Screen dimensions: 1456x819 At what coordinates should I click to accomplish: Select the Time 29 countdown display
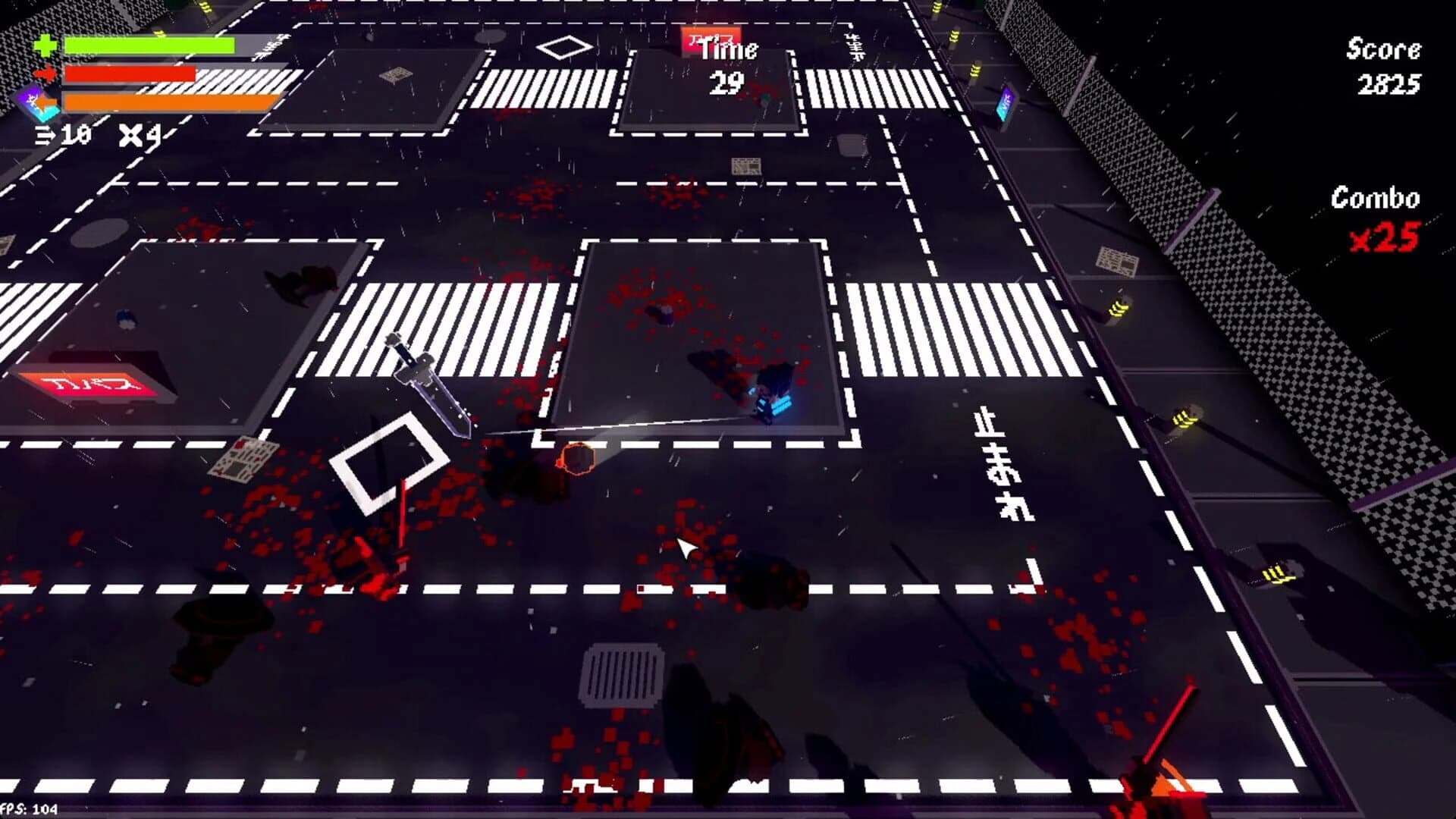pos(729,64)
